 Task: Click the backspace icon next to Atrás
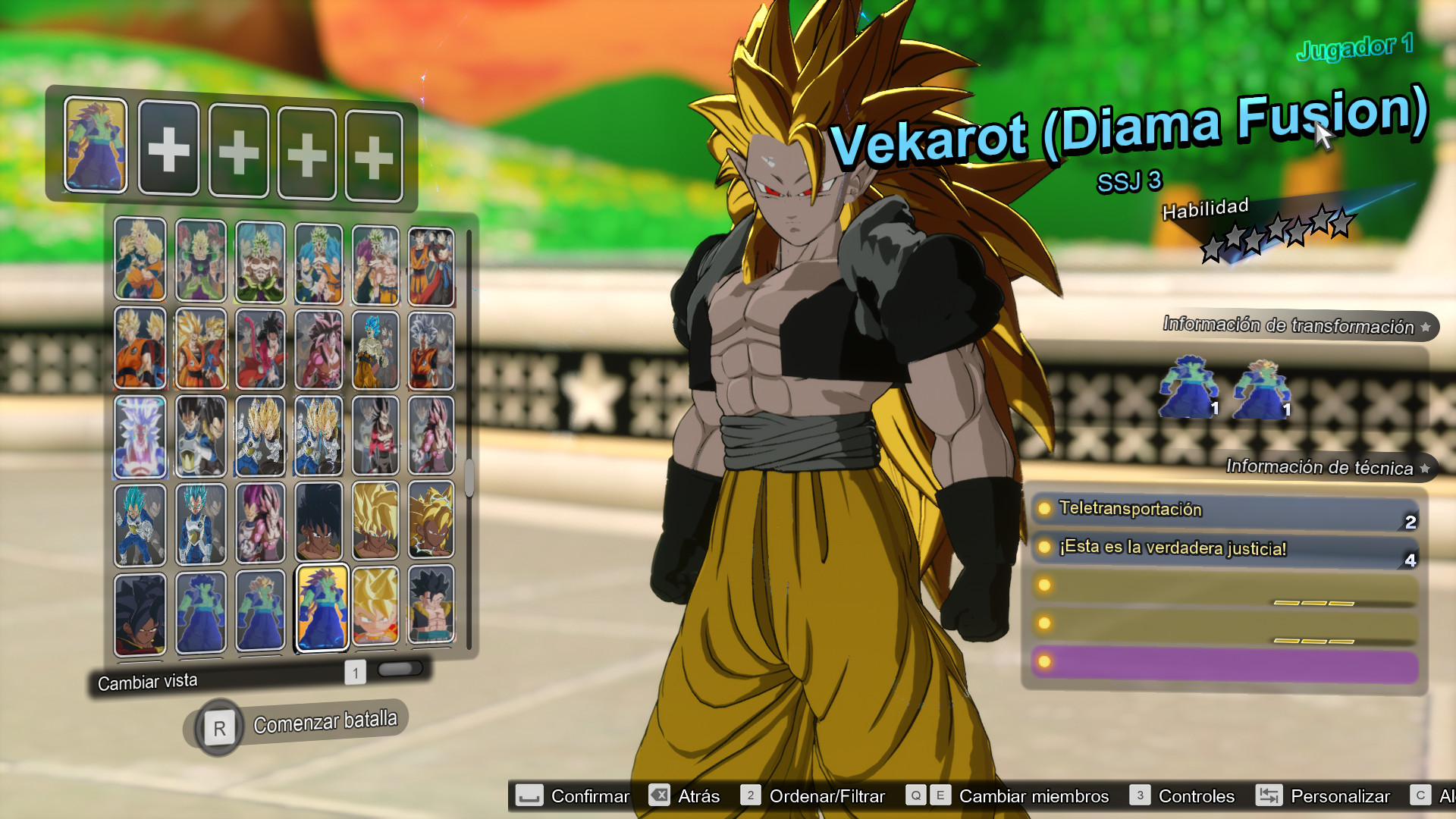[659, 796]
